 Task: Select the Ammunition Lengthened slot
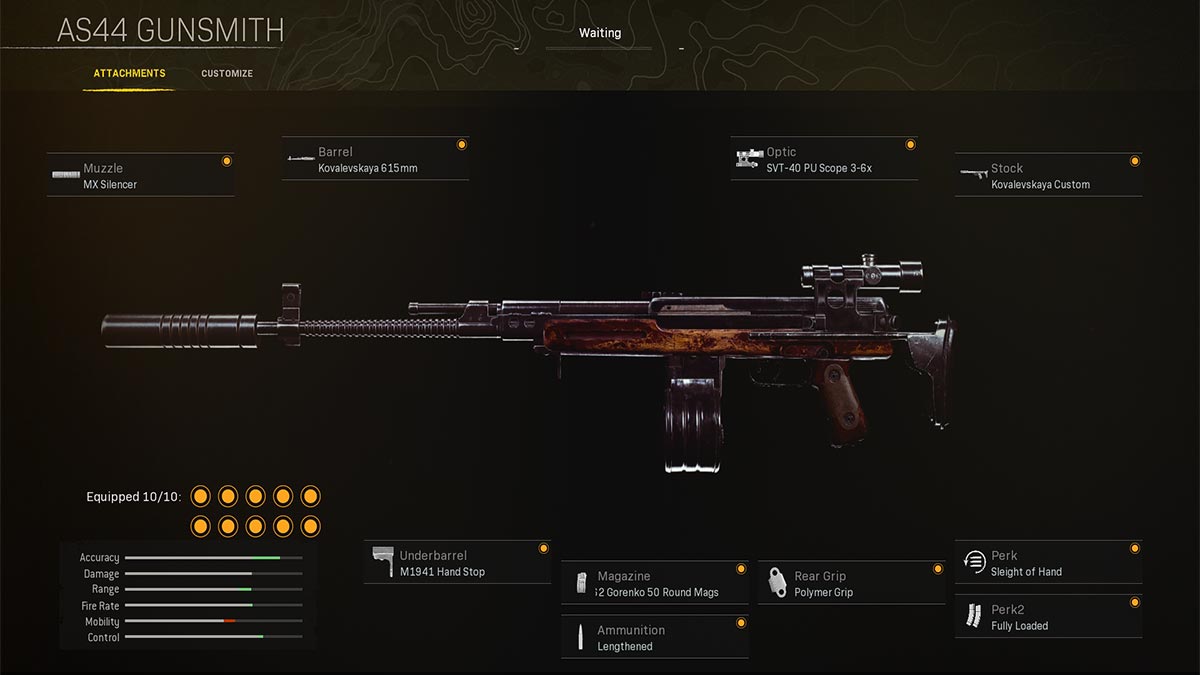pyautogui.click(x=654, y=638)
